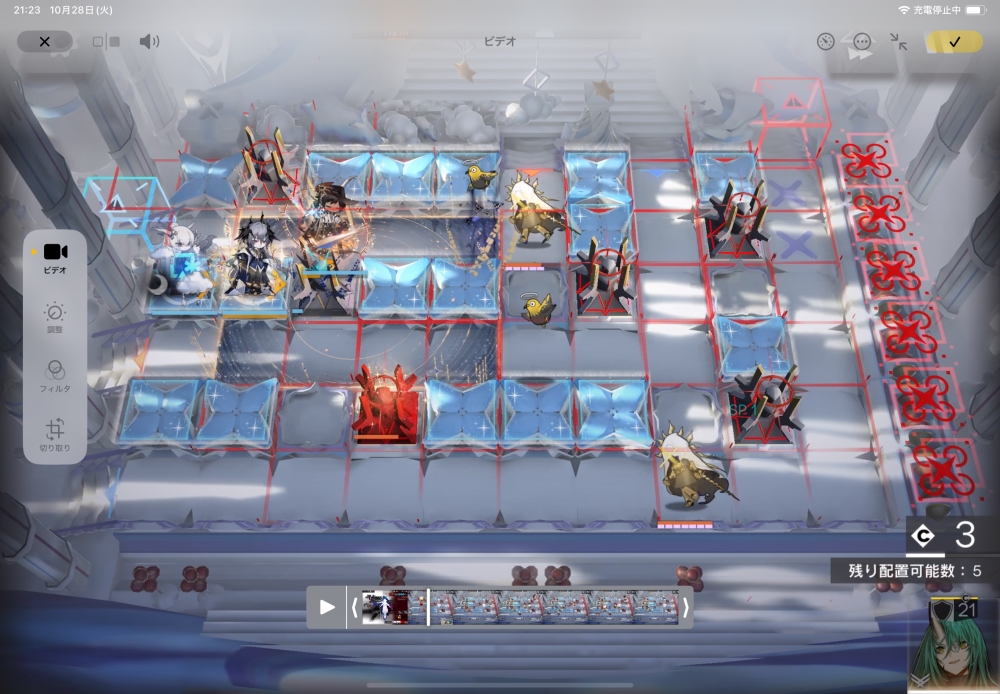Click the filmstrip timeline of video frames
1000x694 pixels.
pos(520,607)
